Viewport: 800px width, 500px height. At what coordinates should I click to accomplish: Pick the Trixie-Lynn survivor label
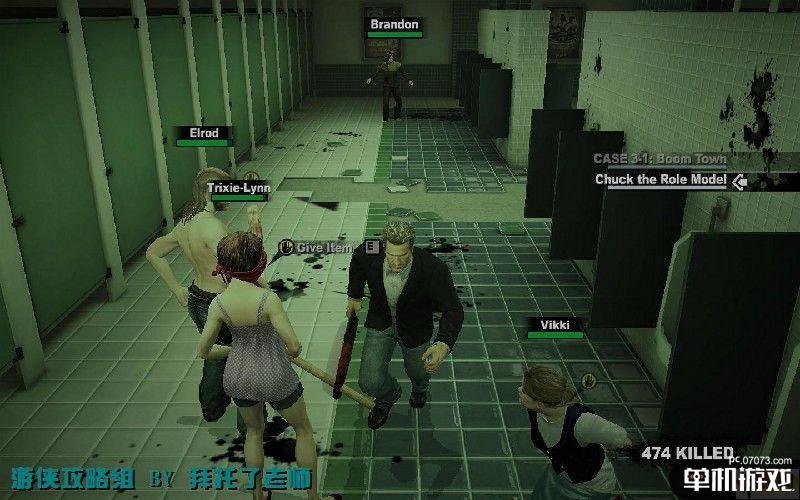[238, 187]
